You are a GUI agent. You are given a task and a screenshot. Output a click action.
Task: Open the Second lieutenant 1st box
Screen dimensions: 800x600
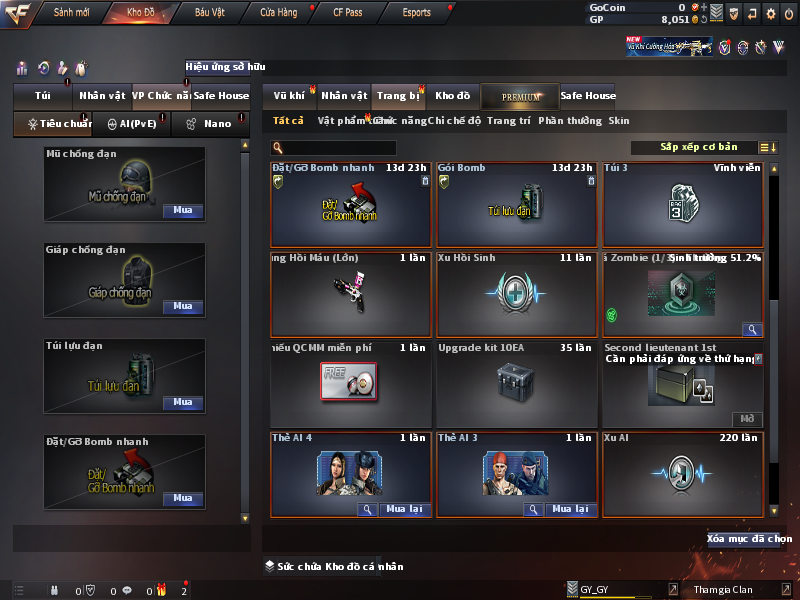[747, 419]
